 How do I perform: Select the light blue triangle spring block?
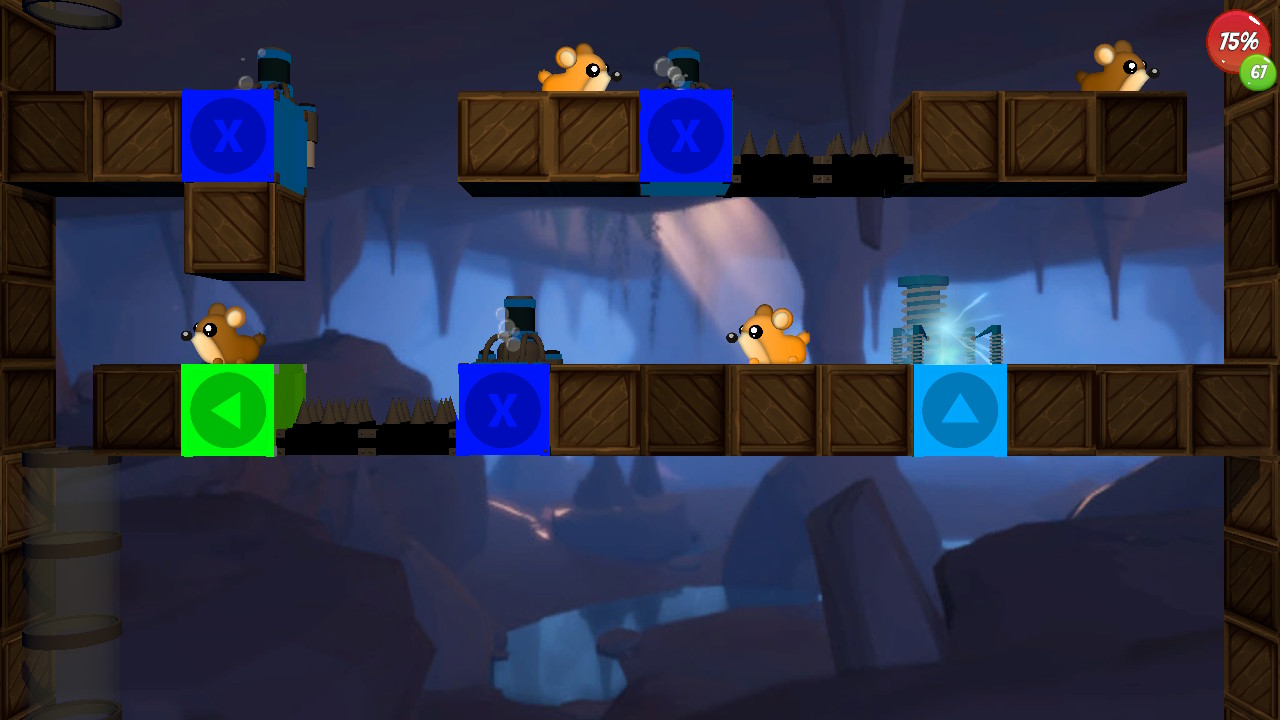tap(960, 410)
